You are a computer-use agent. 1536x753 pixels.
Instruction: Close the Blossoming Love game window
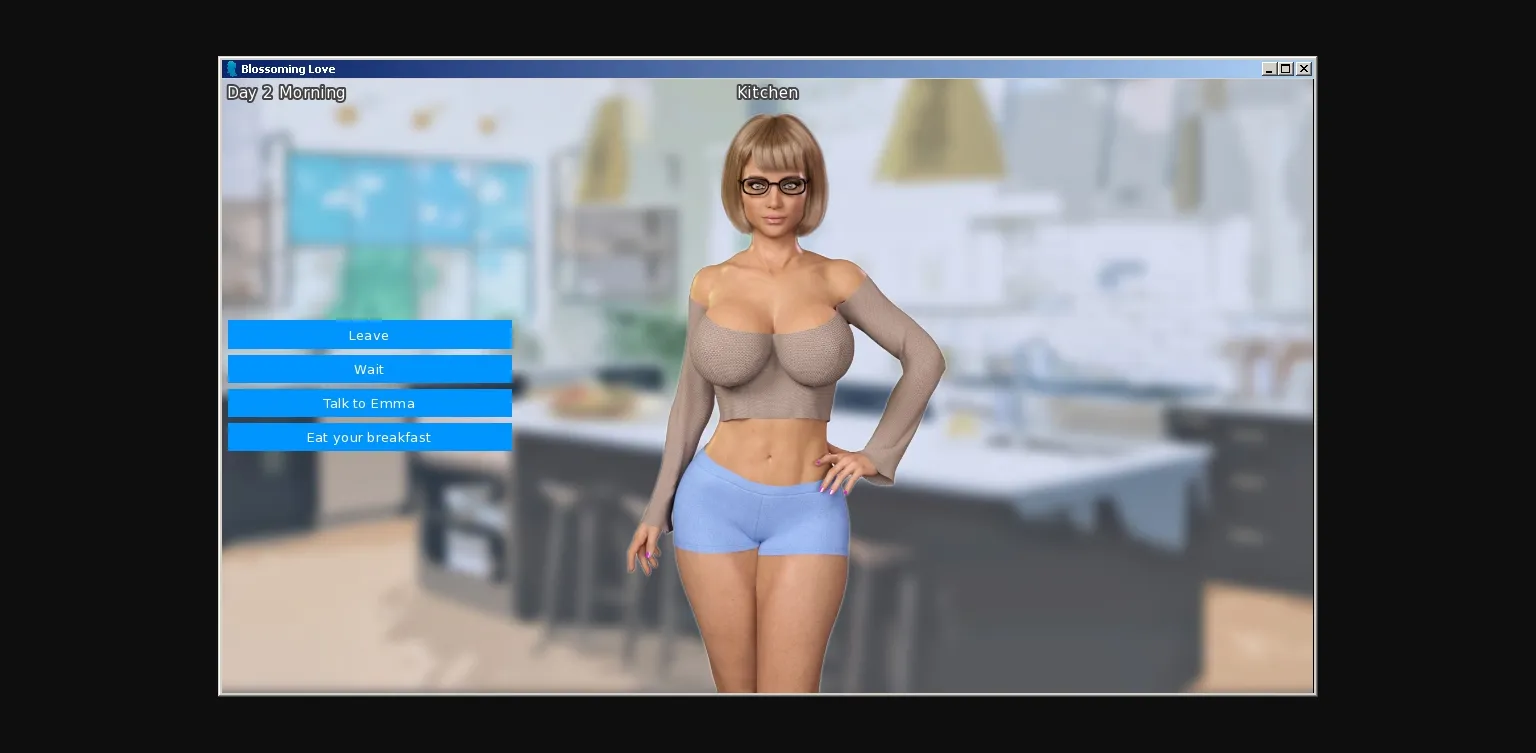(1303, 68)
